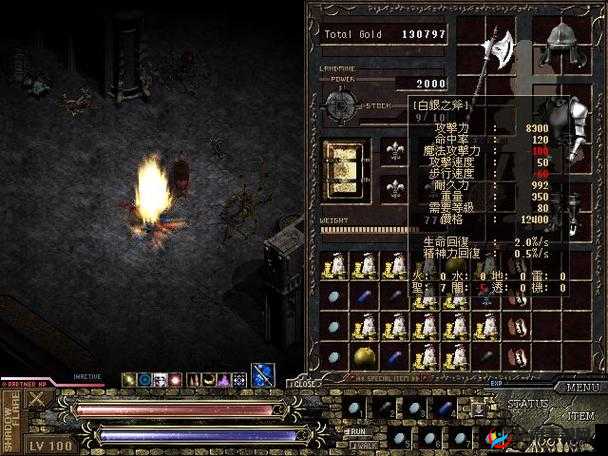Click the Stock compass emblem

tap(337, 104)
